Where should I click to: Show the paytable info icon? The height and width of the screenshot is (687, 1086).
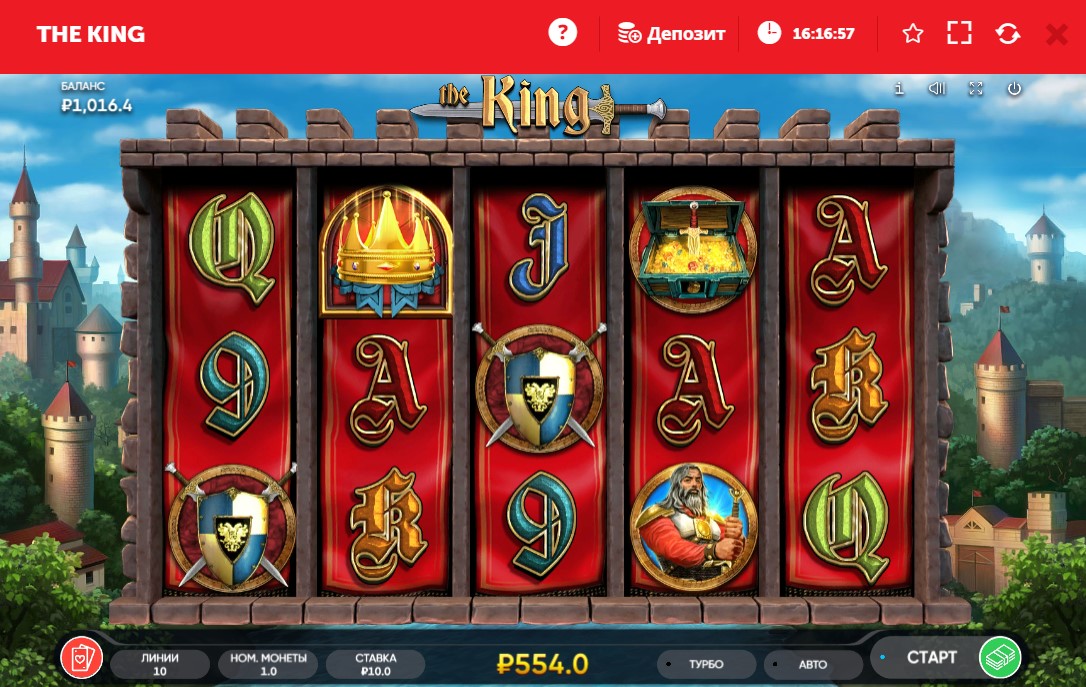coord(899,89)
